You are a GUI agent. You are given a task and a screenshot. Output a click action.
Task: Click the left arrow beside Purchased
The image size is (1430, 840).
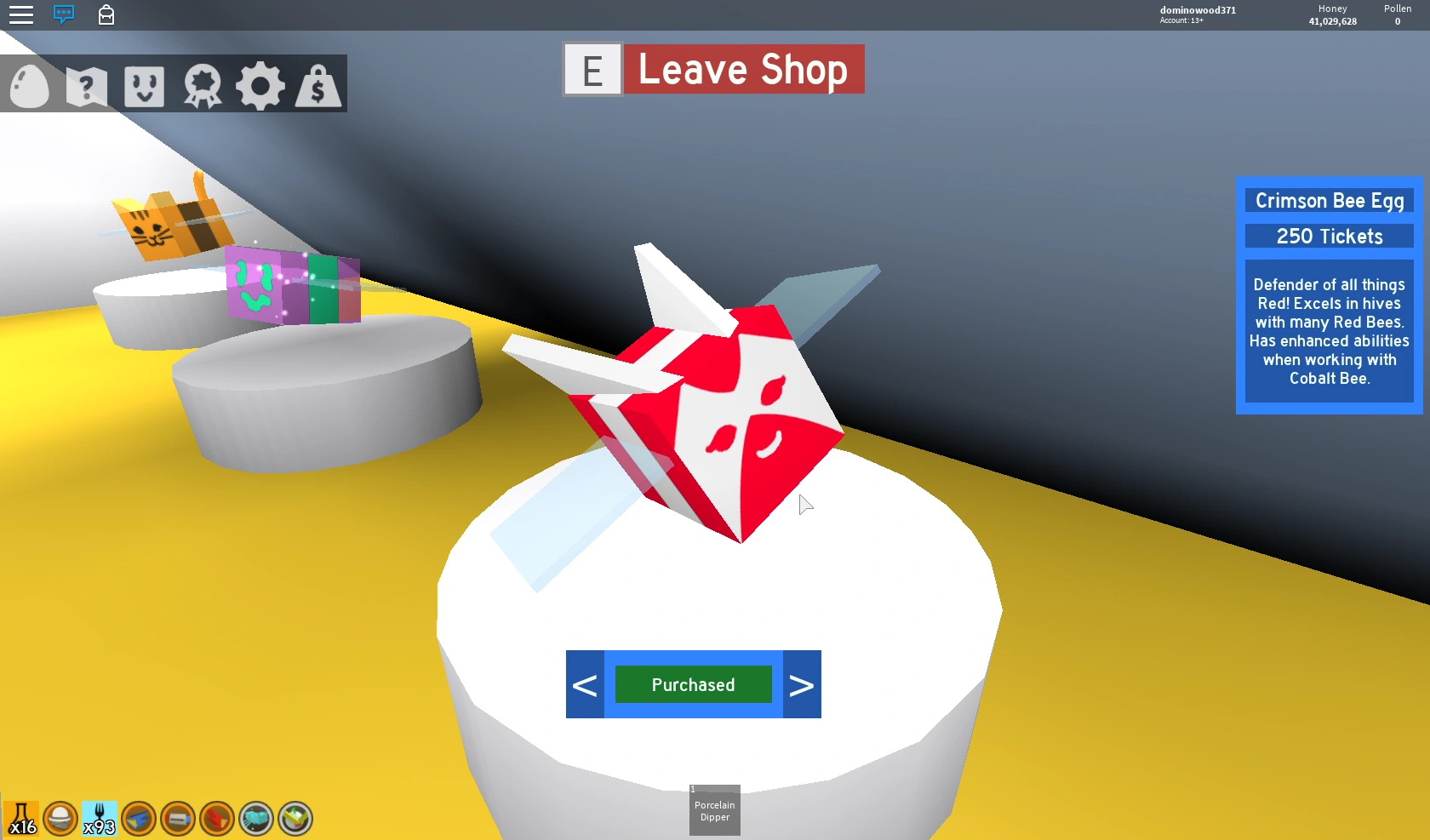[585, 683]
